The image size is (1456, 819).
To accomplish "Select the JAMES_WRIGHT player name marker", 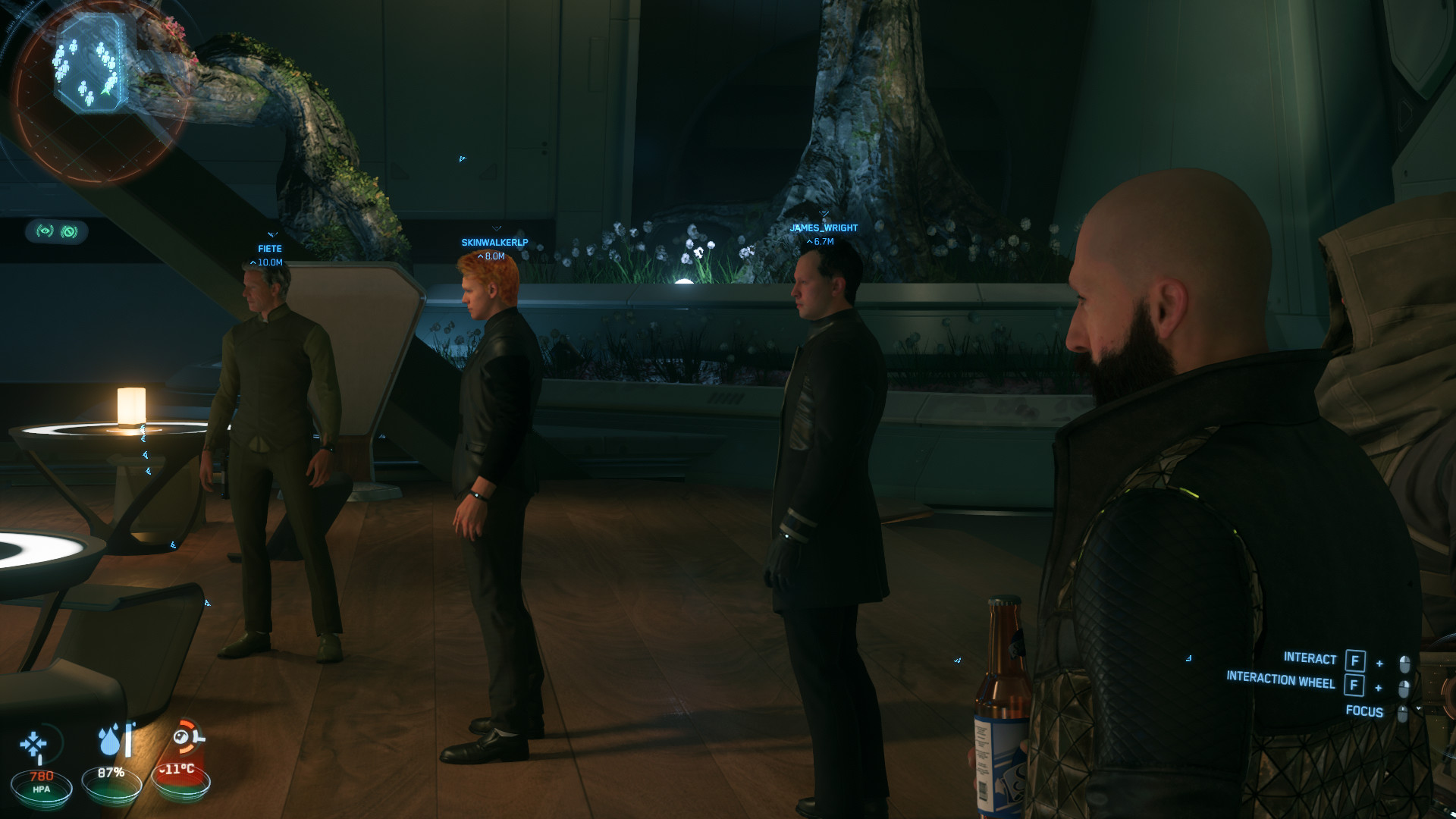I will pyautogui.click(x=824, y=227).
